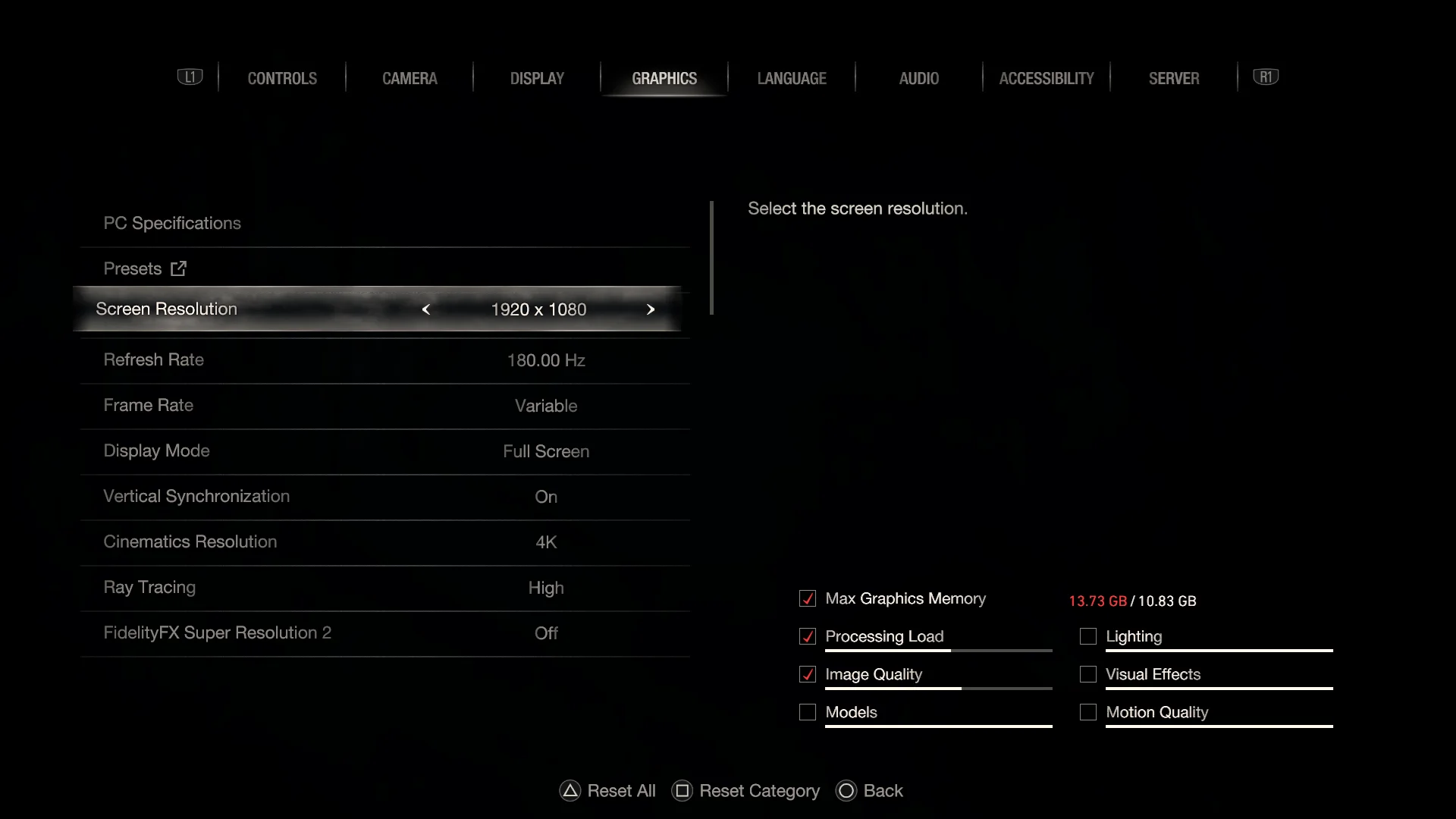This screenshot has height=819, width=1456.
Task: Select the Ray Tracing setting row
Action: click(384, 588)
